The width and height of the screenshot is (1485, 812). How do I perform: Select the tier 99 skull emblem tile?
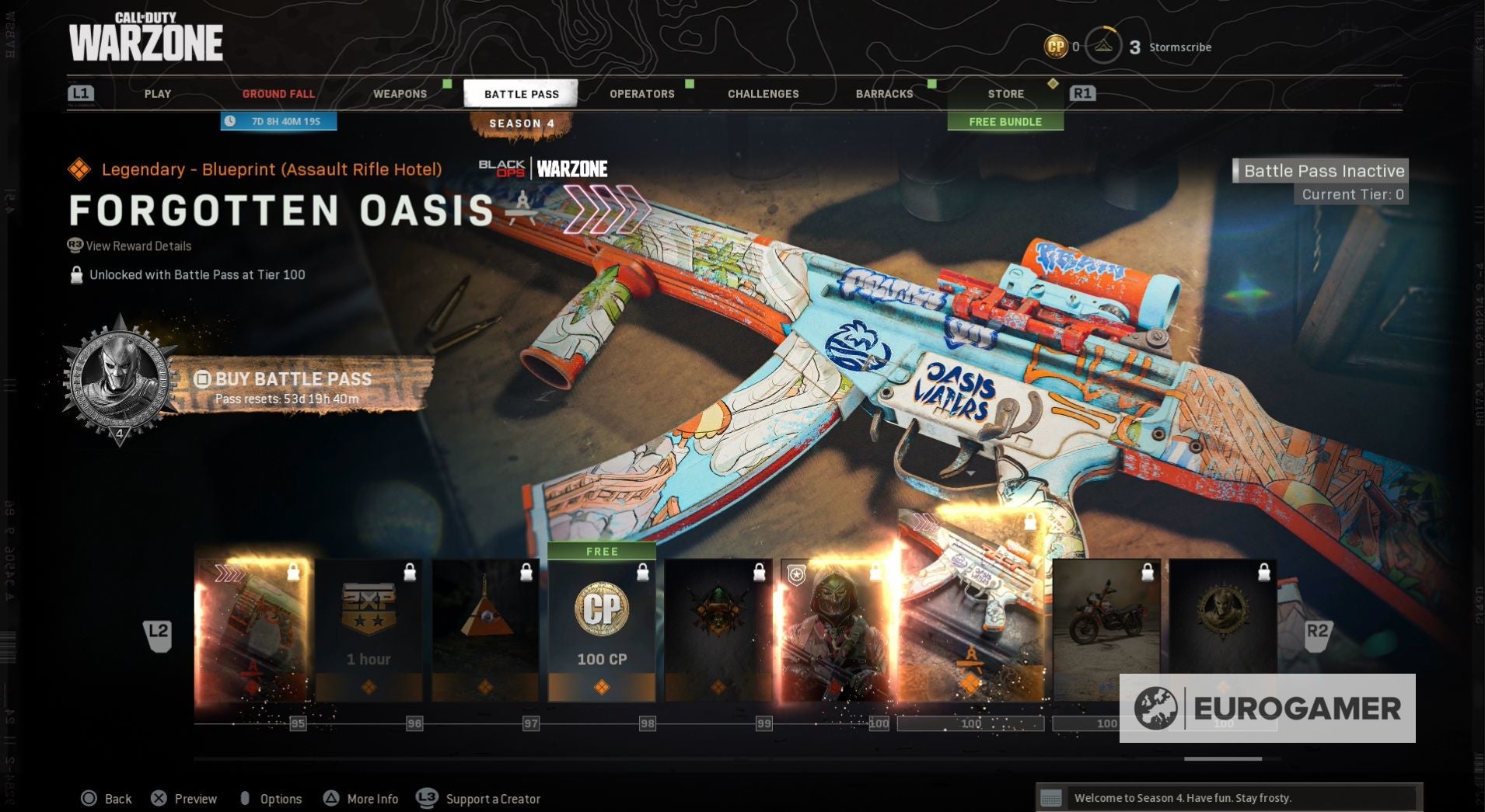tap(718, 629)
